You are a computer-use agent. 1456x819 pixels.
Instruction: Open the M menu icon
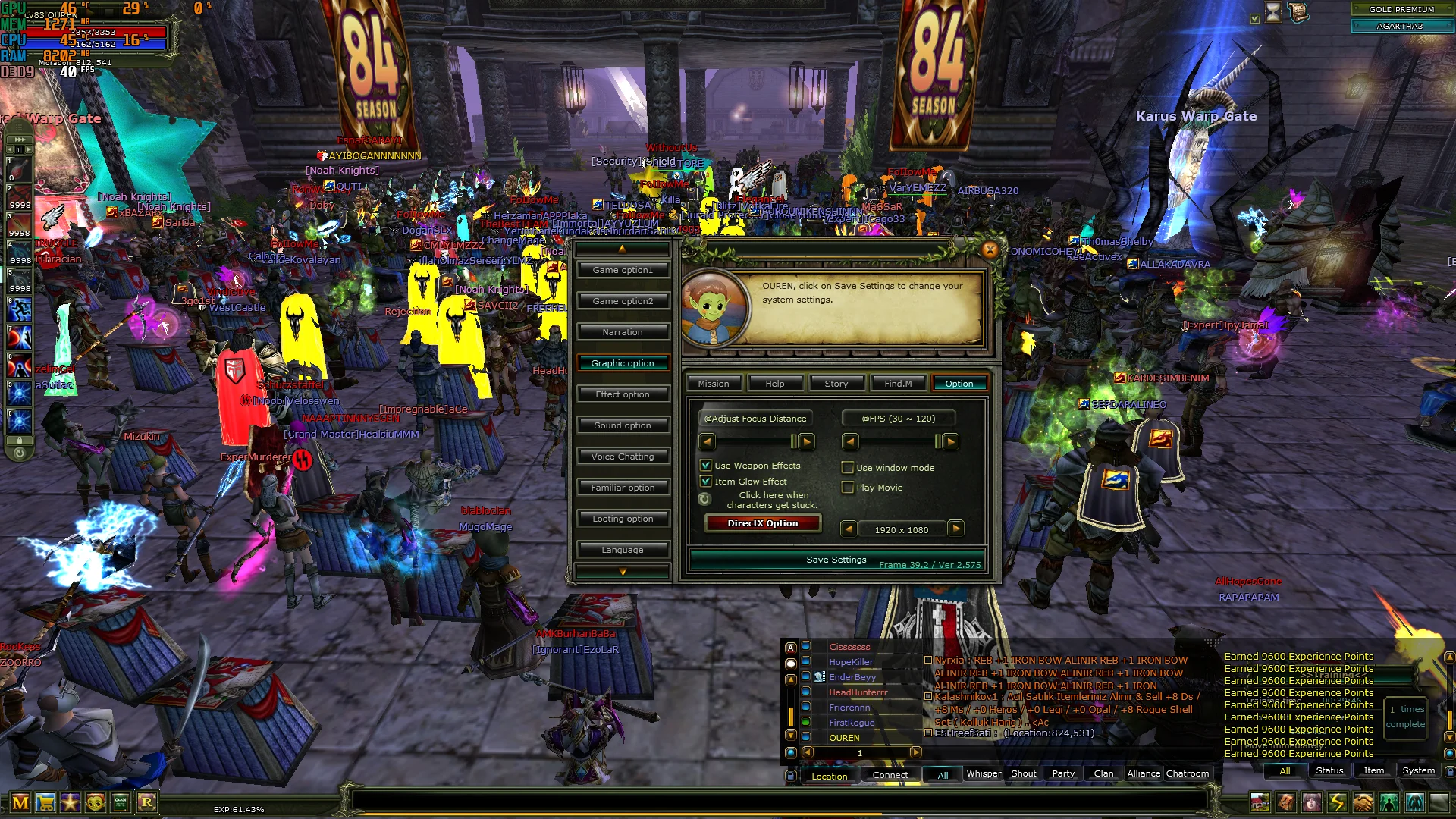click(x=20, y=802)
